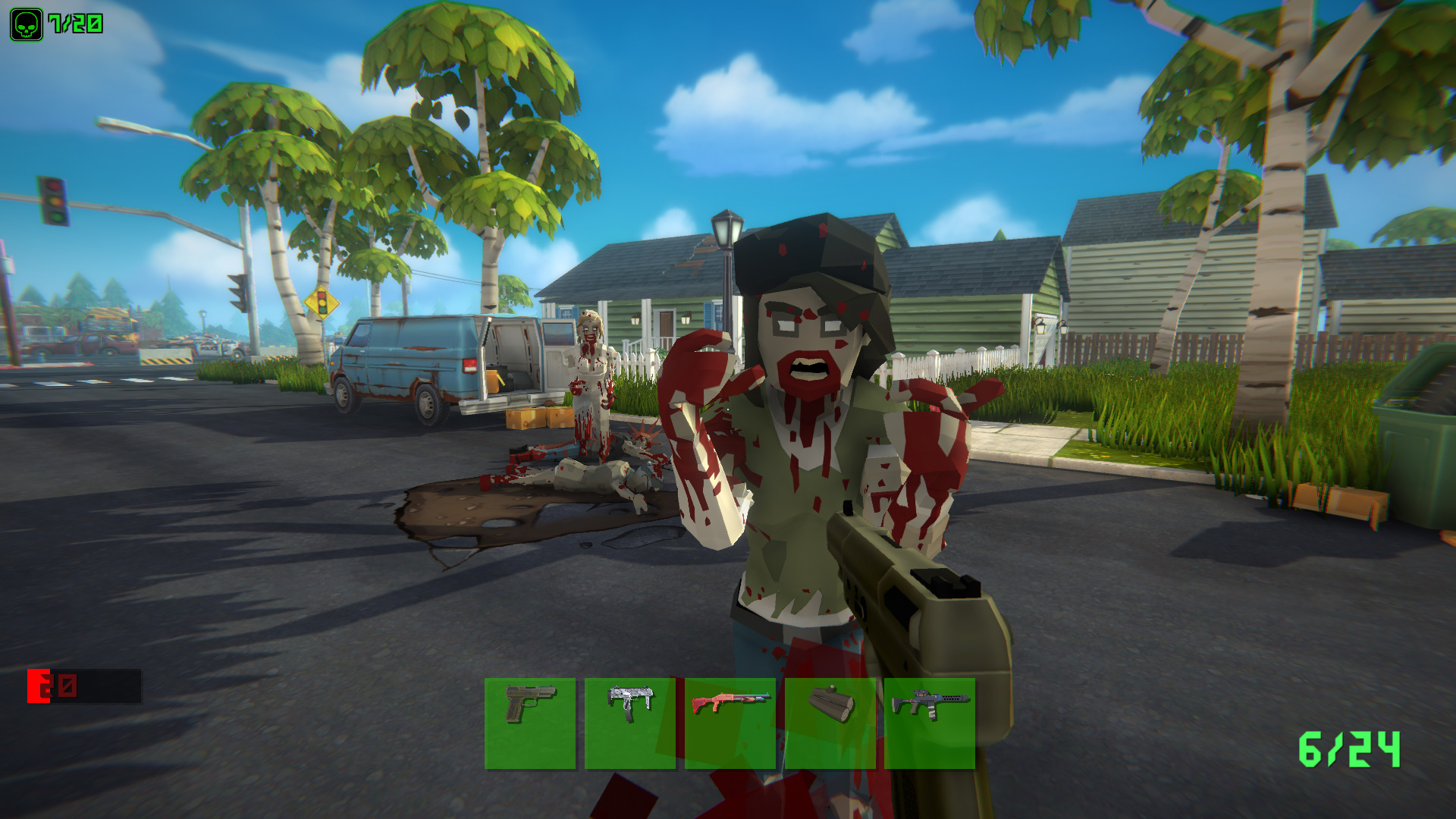The width and height of the screenshot is (1456, 819).
Task: Select the pipe bomb hotbar slot
Action: pyautogui.click(x=828, y=717)
